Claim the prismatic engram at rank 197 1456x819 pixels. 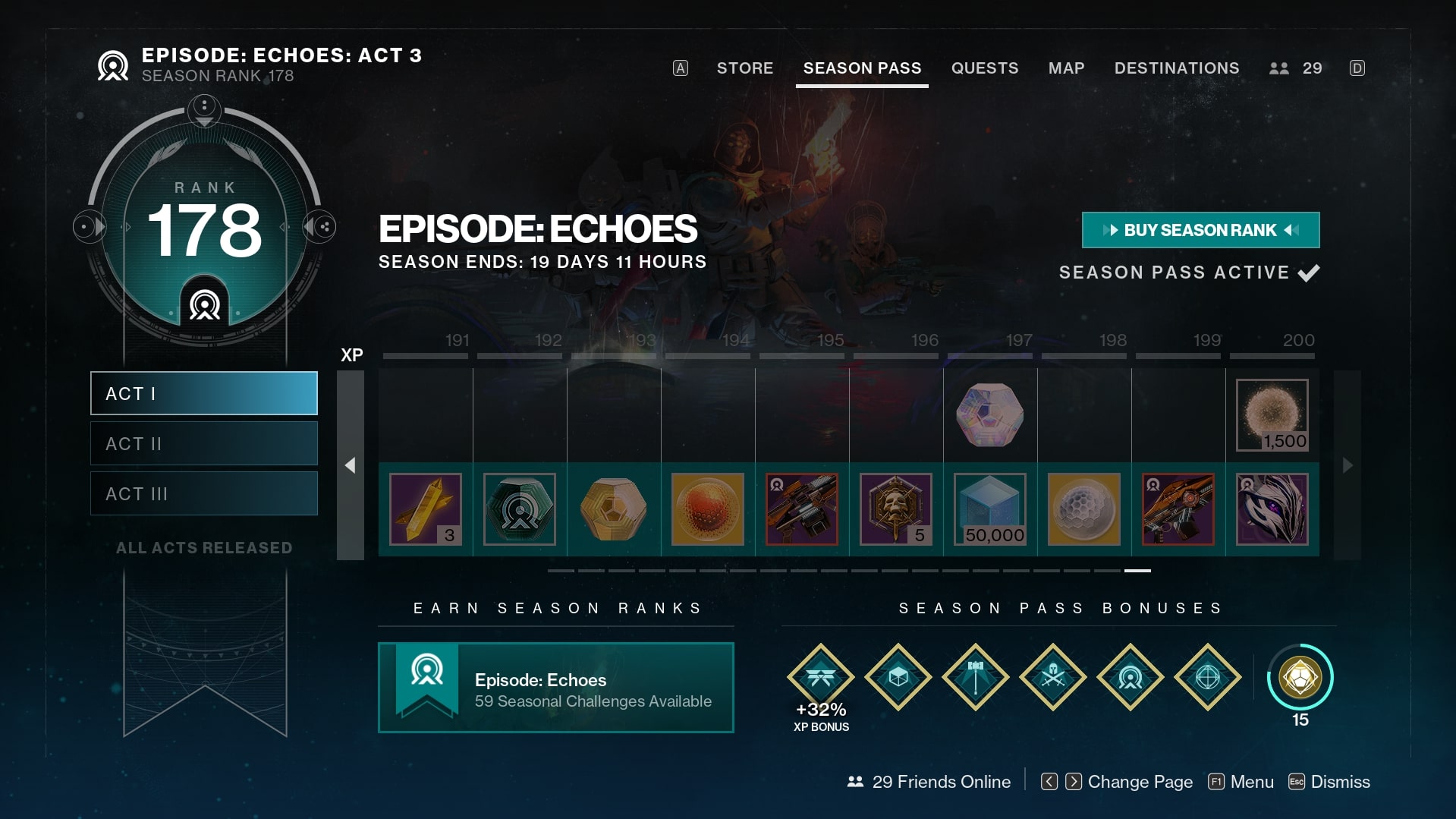pyautogui.click(x=989, y=415)
